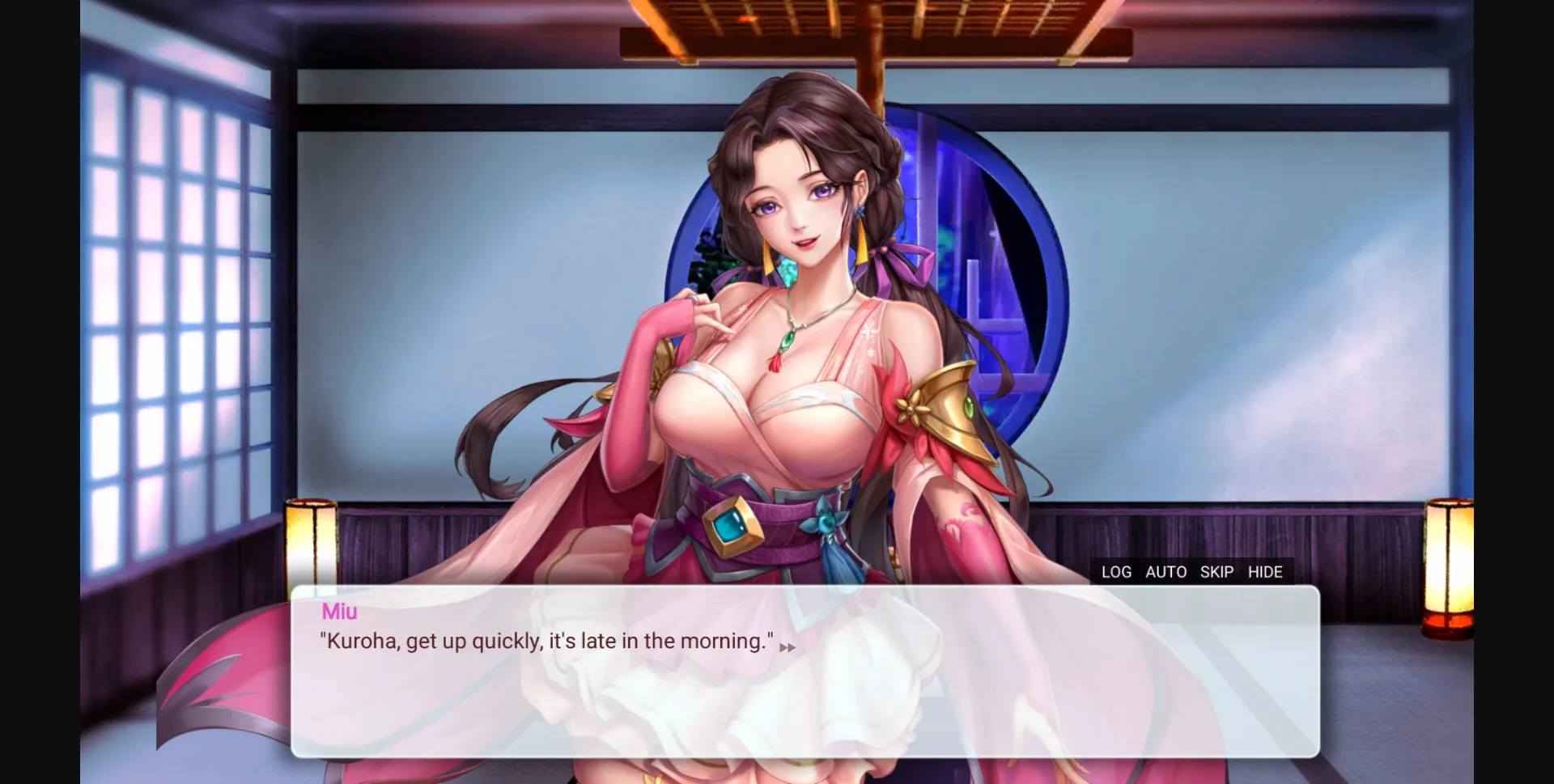Screen dimensions: 1554x784
Task: Select Miu's name label above the dialogue
Action: click(340, 612)
